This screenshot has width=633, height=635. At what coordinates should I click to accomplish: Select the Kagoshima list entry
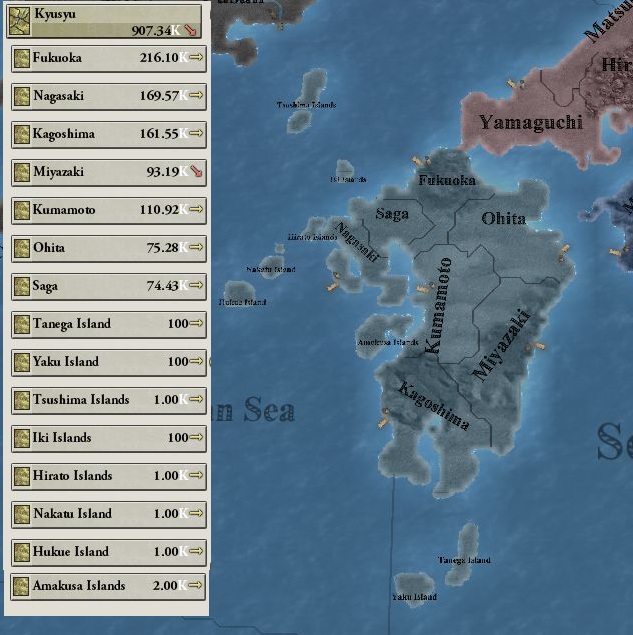pos(108,134)
